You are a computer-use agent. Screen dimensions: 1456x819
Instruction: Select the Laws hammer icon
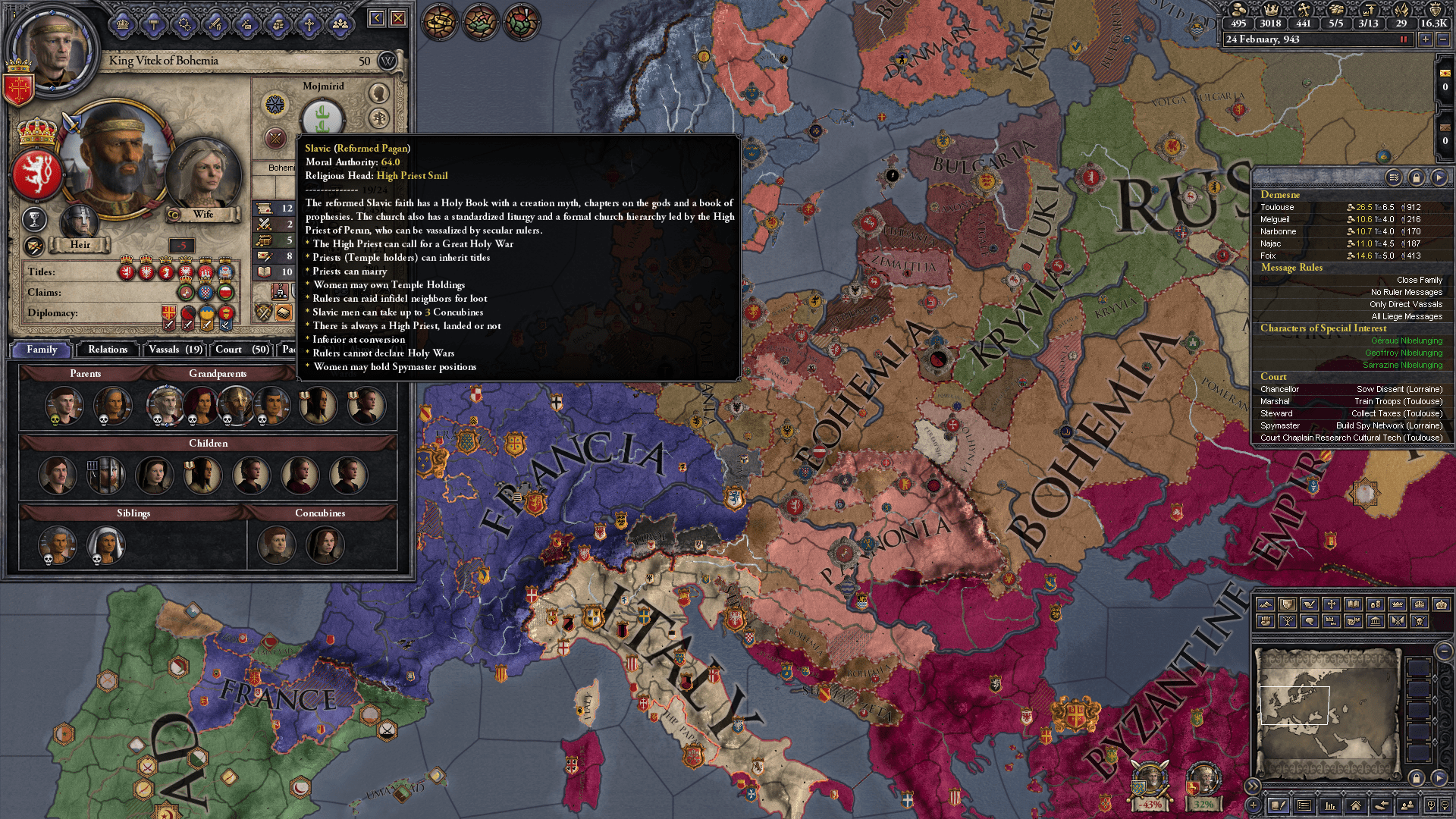154,23
